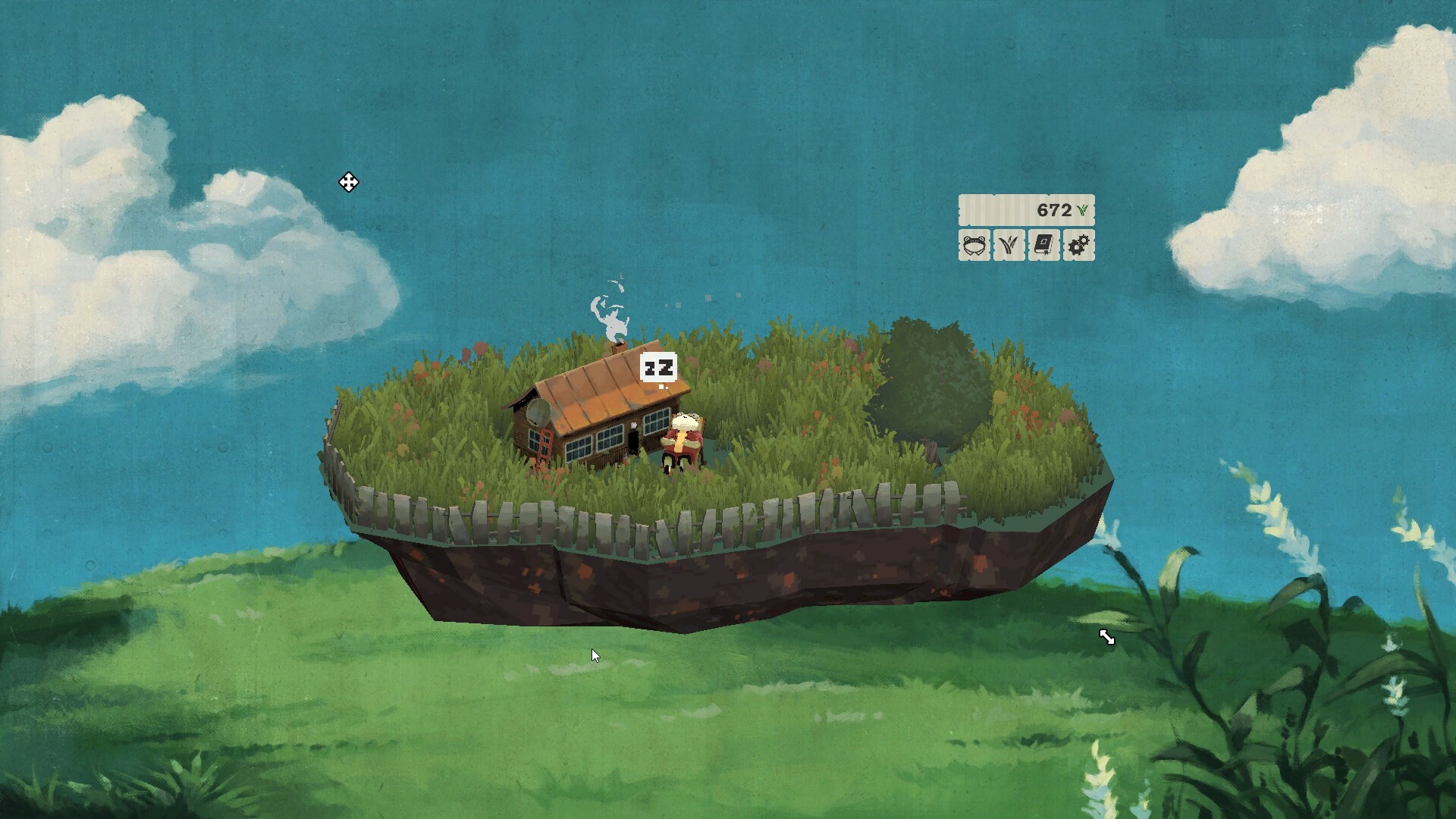Screen dimensions: 1456x819
Task: Open the frog collection menu
Action: click(x=973, y=246)
